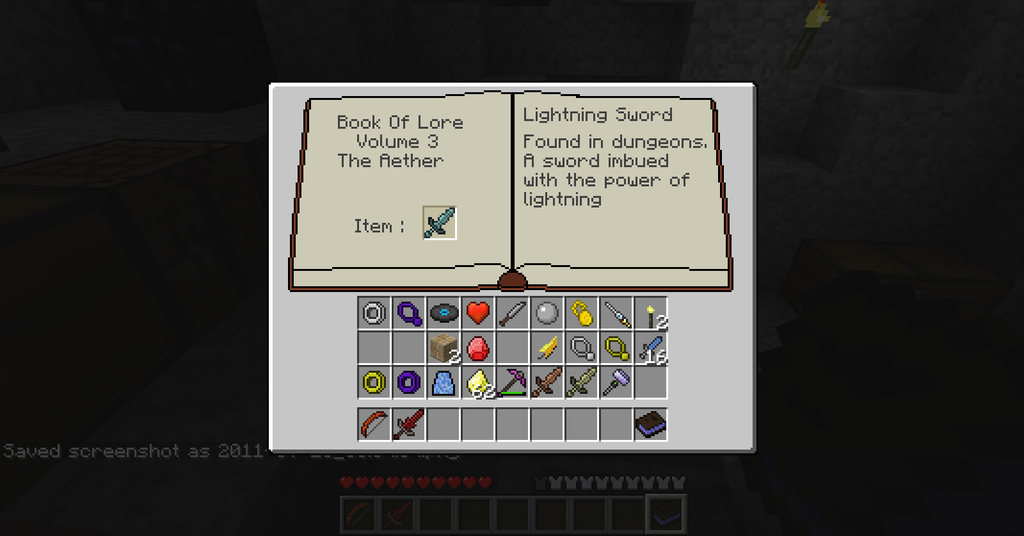Viewport: 1024px width, 536px height.
Task: Select the torch stack of 2
Action: 651,314
